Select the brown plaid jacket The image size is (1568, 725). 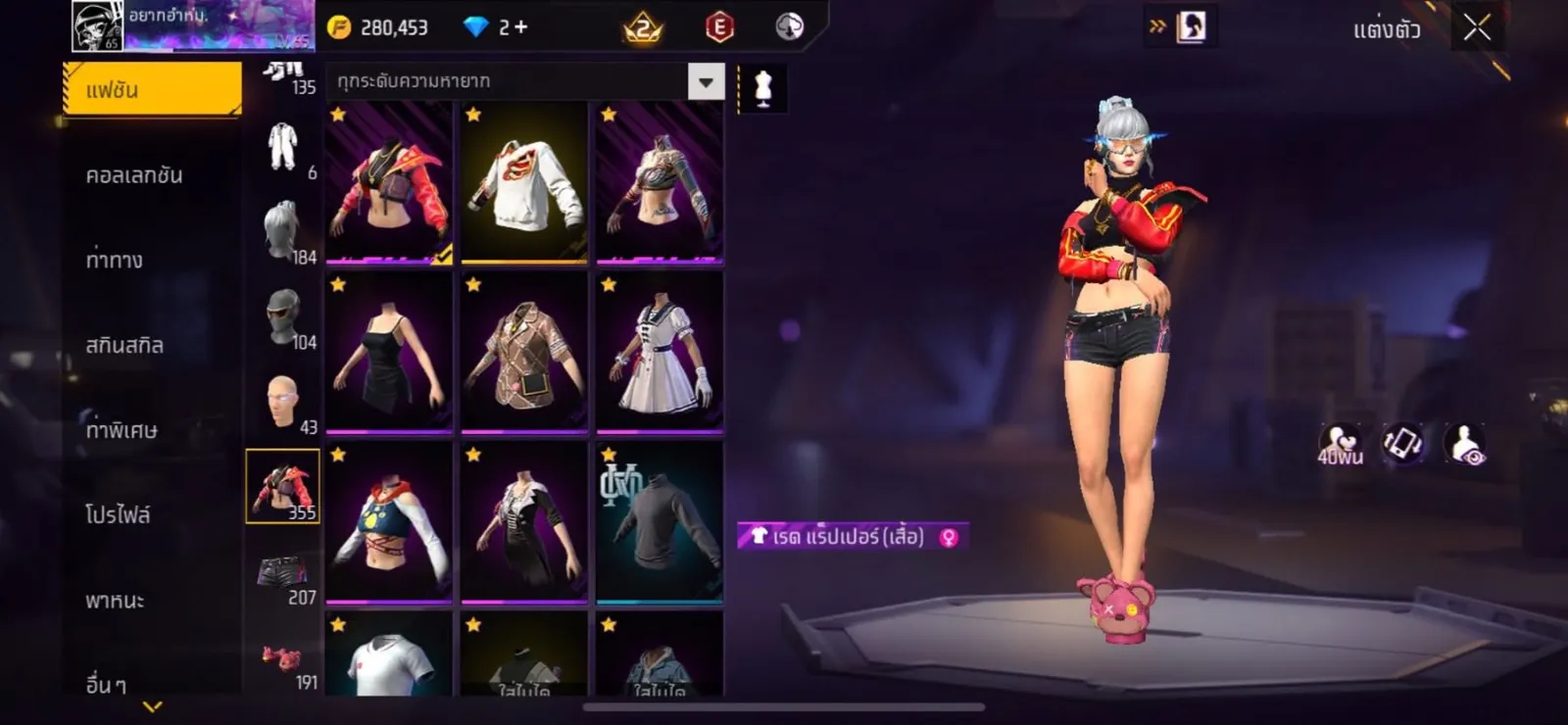point(524,354)
